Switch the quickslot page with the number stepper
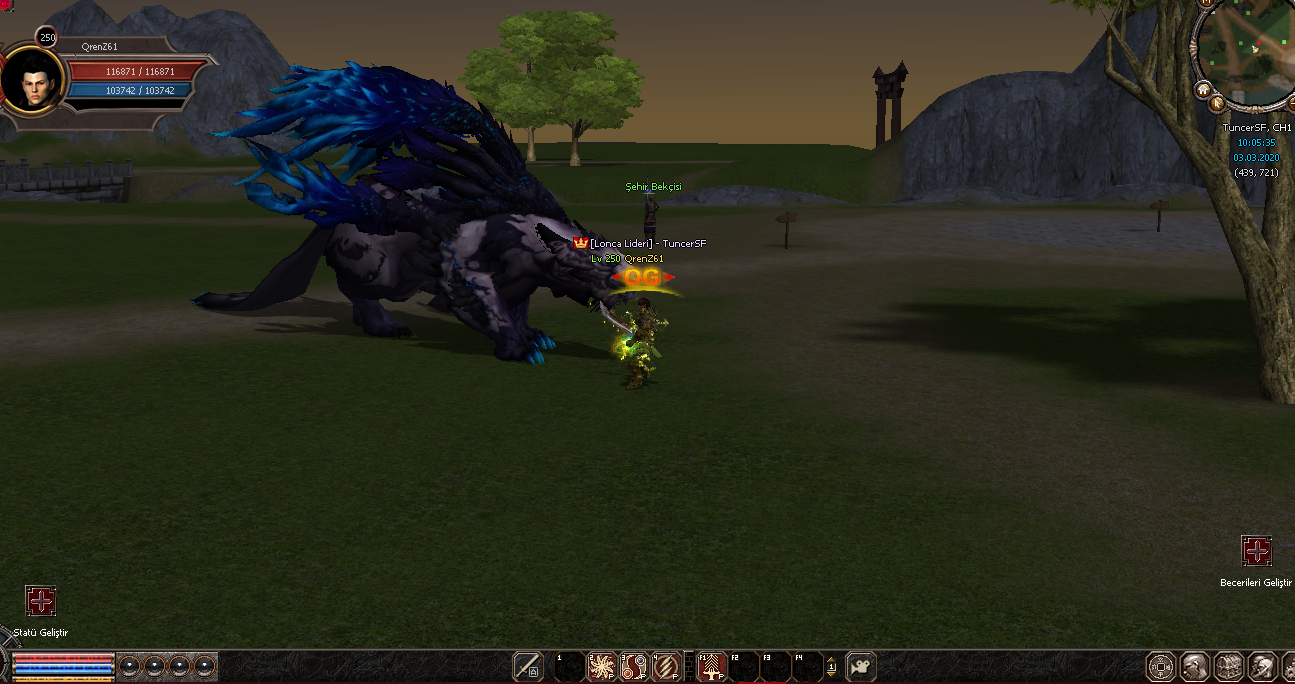Viewport: 1295px width, 684px height. 831,666
